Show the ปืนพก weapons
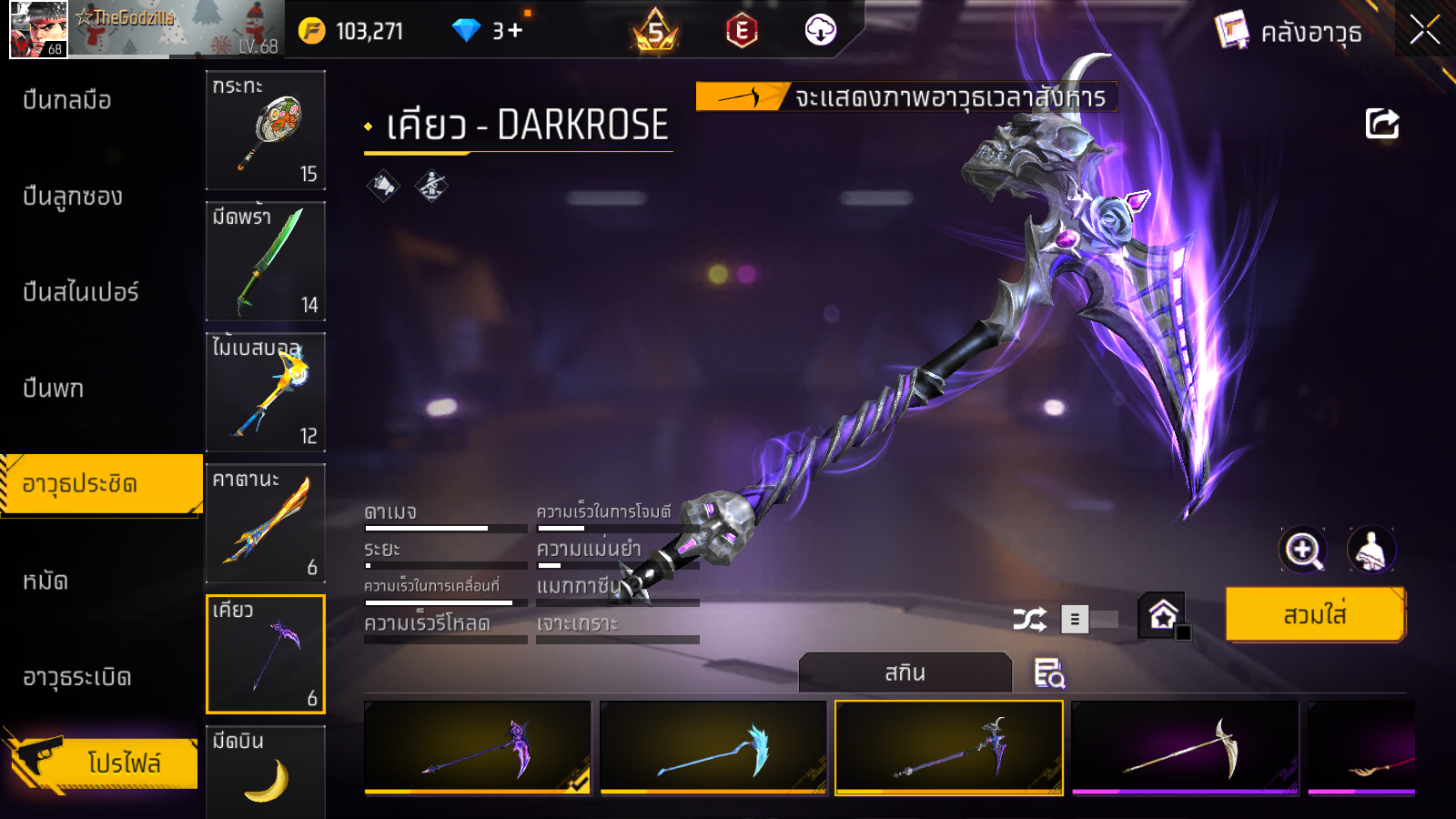This screenshot has height=819, width=1456. pyautogui.click(x=53, y=389)
